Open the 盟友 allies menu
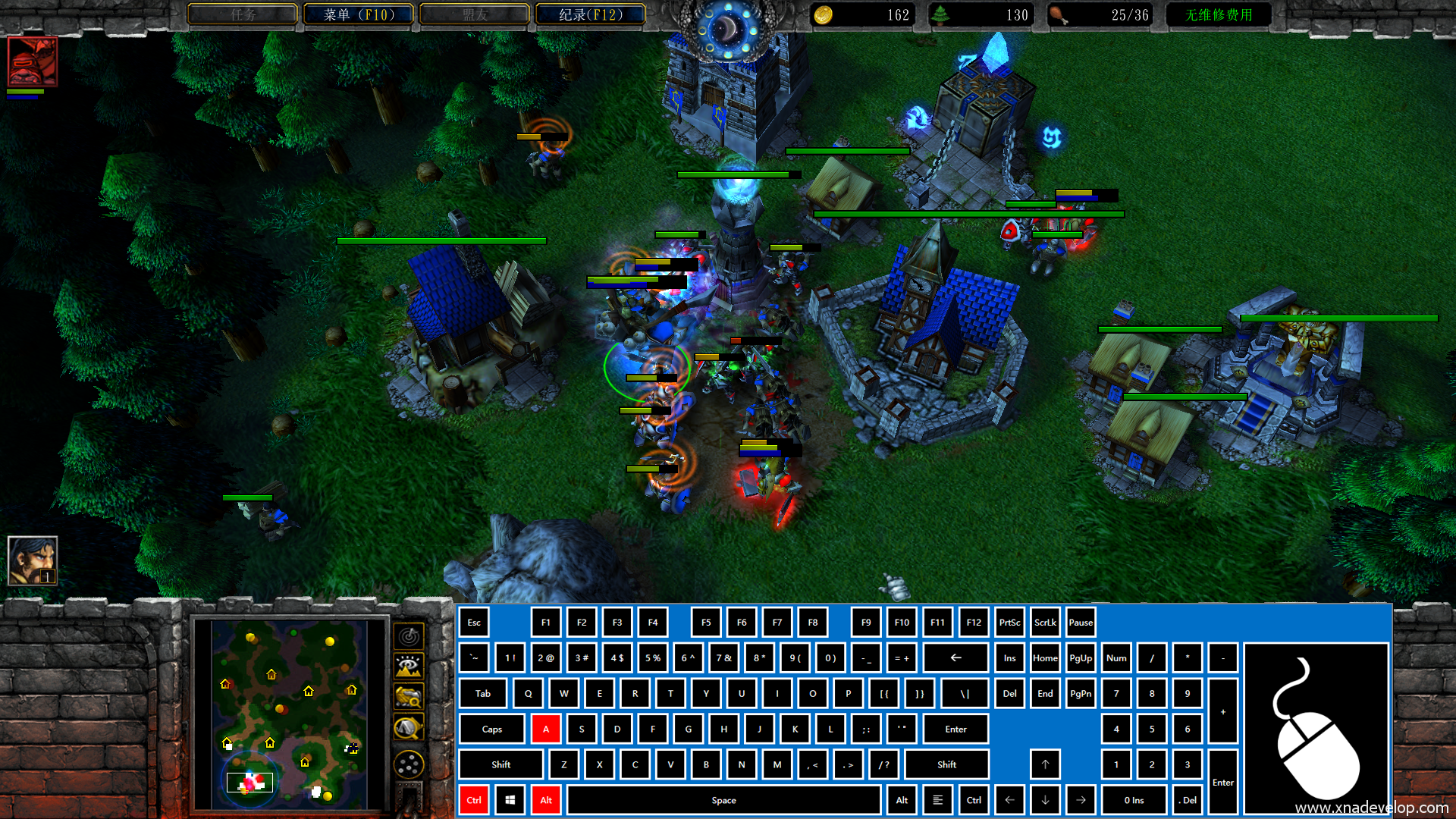Viewport: 1456px width, 819px height. (x=475, y=14)
